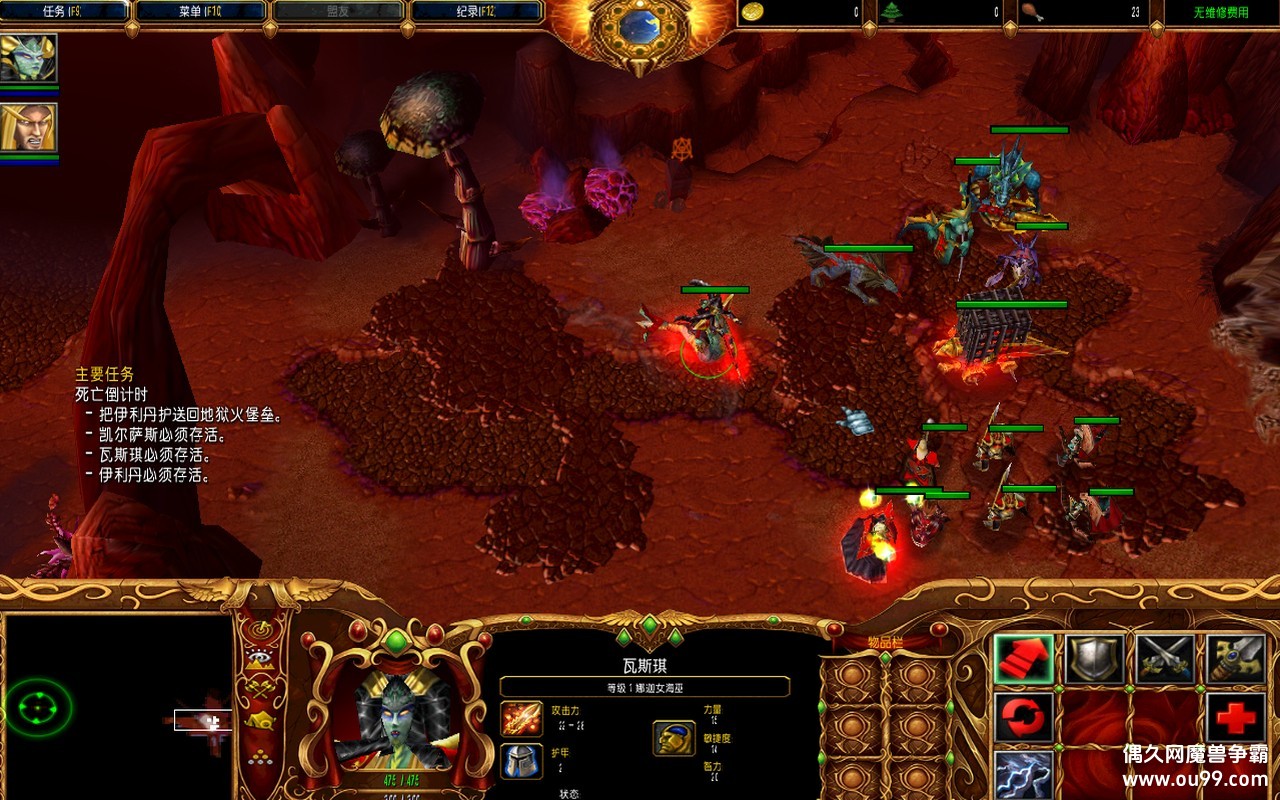The image size is (1280, 800).
Task: Cast the Forked Lightning ability
Action: click(x=1023, y=773)
